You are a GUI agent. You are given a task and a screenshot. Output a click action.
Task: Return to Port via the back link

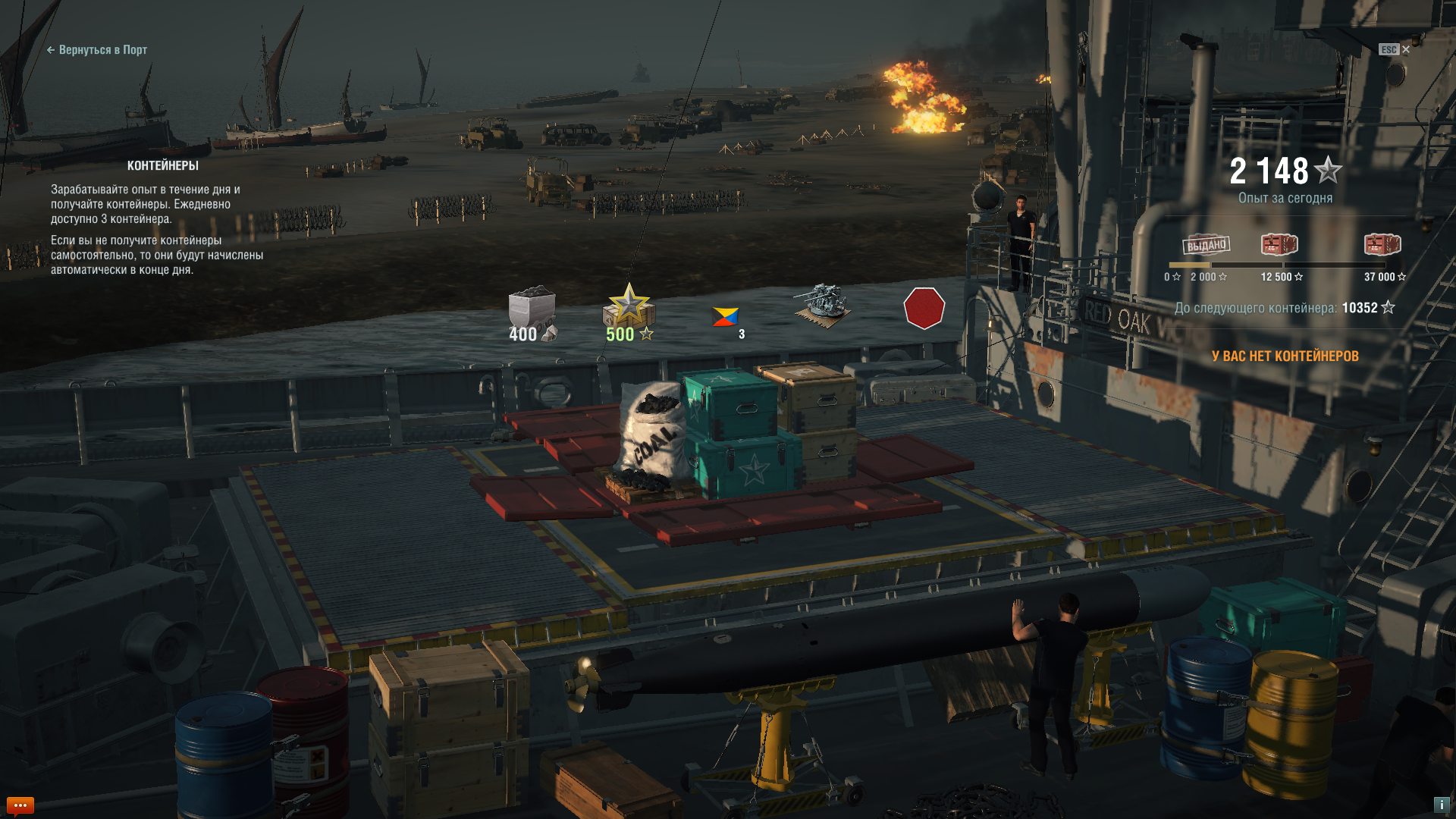pos(96,50)
